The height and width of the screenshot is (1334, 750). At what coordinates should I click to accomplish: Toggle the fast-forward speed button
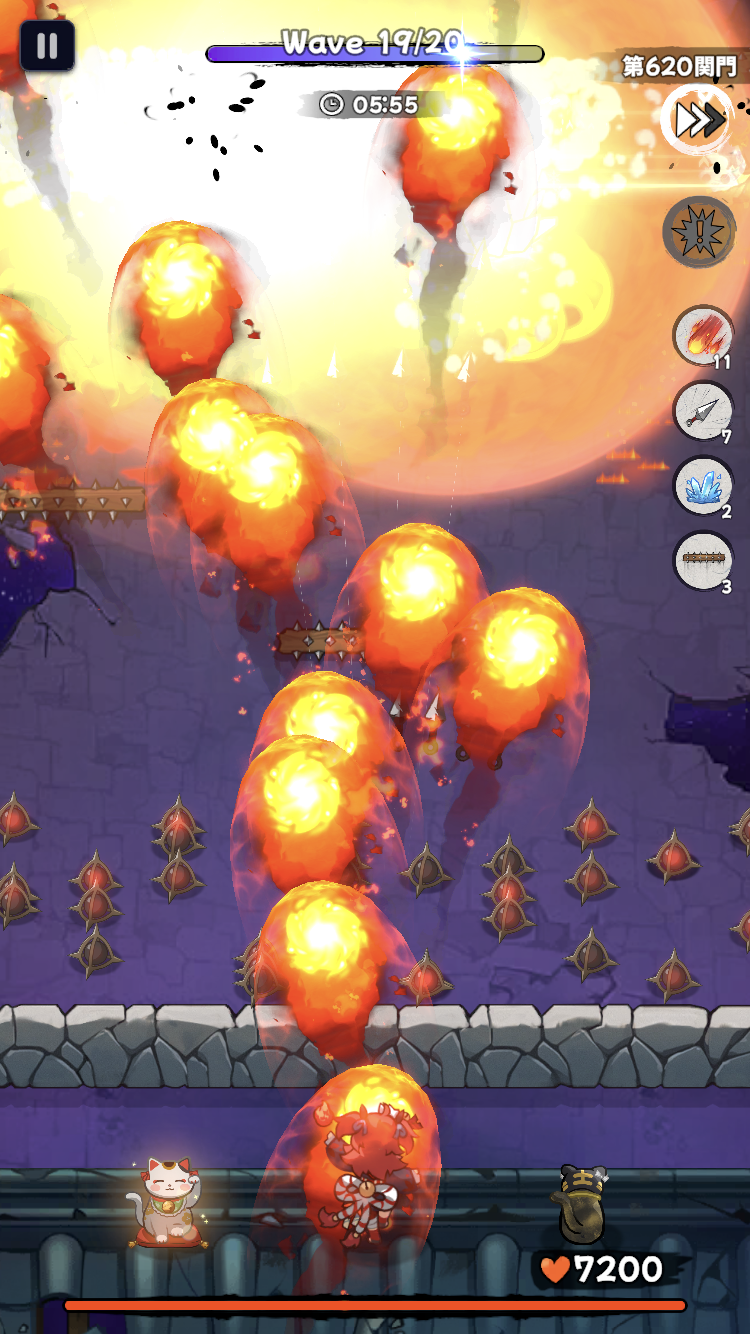(698, 120)
